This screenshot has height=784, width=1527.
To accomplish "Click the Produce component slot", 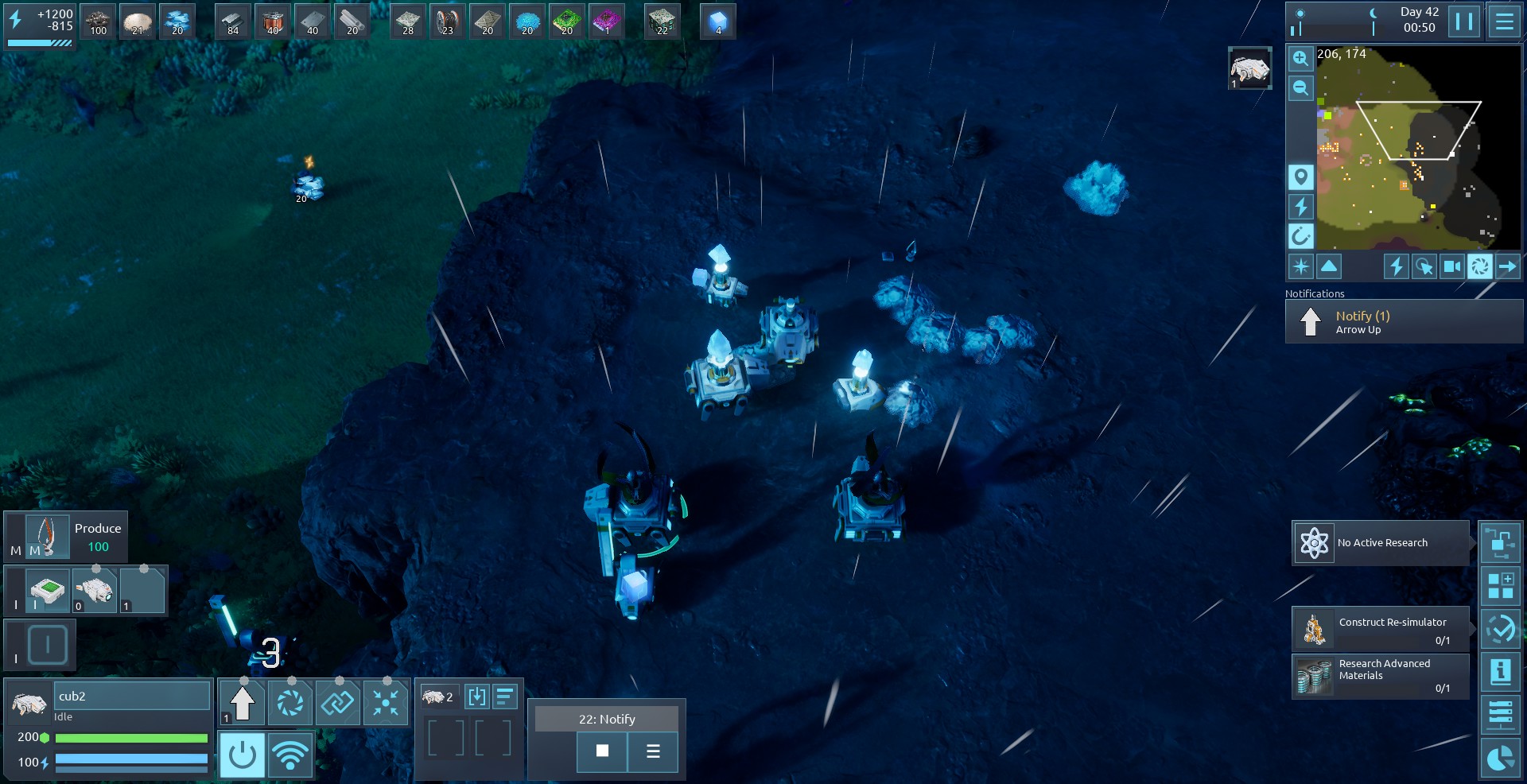I will point(47,537).
